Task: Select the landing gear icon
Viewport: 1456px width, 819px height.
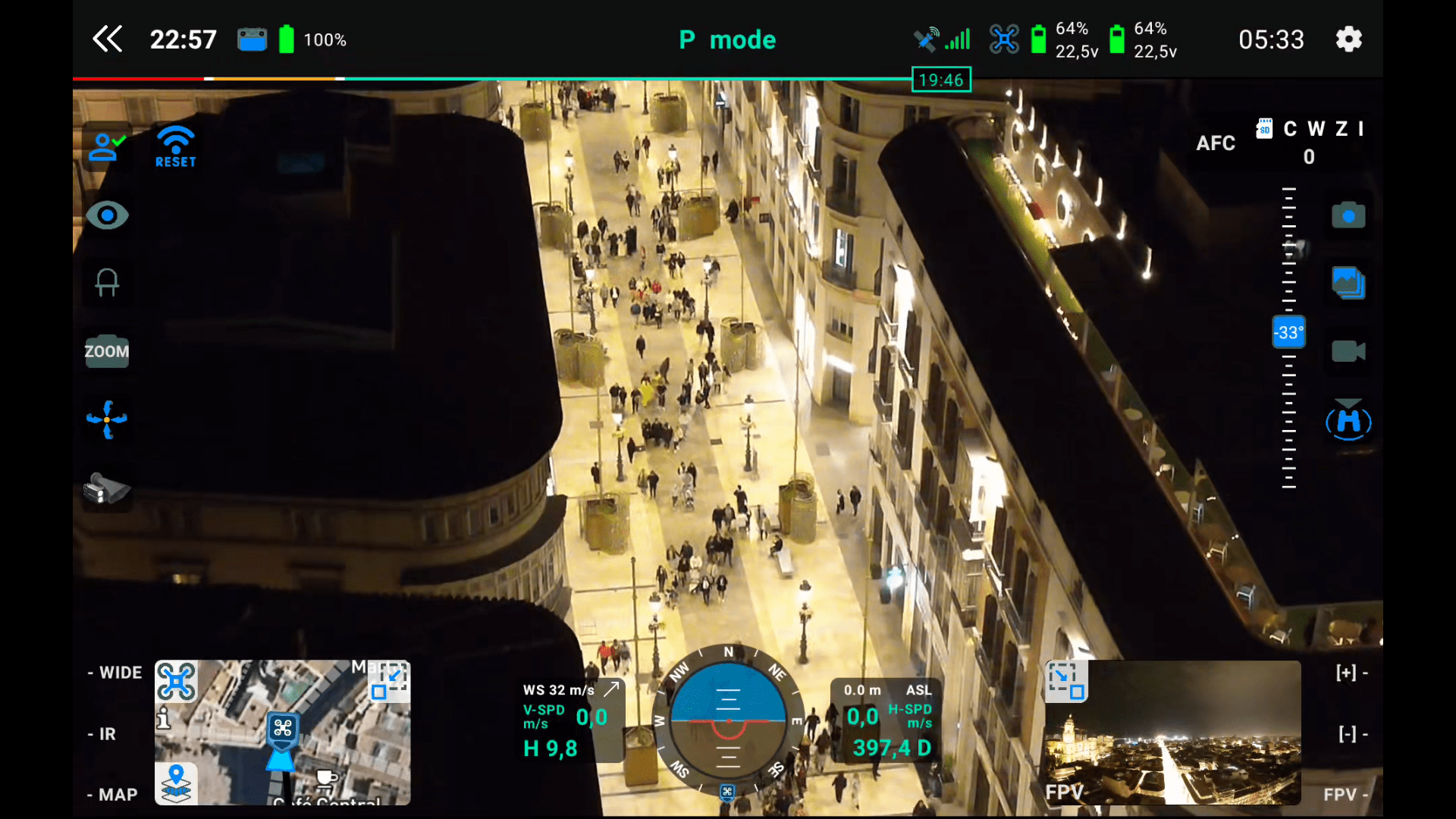Action: [x=106, y=283]
